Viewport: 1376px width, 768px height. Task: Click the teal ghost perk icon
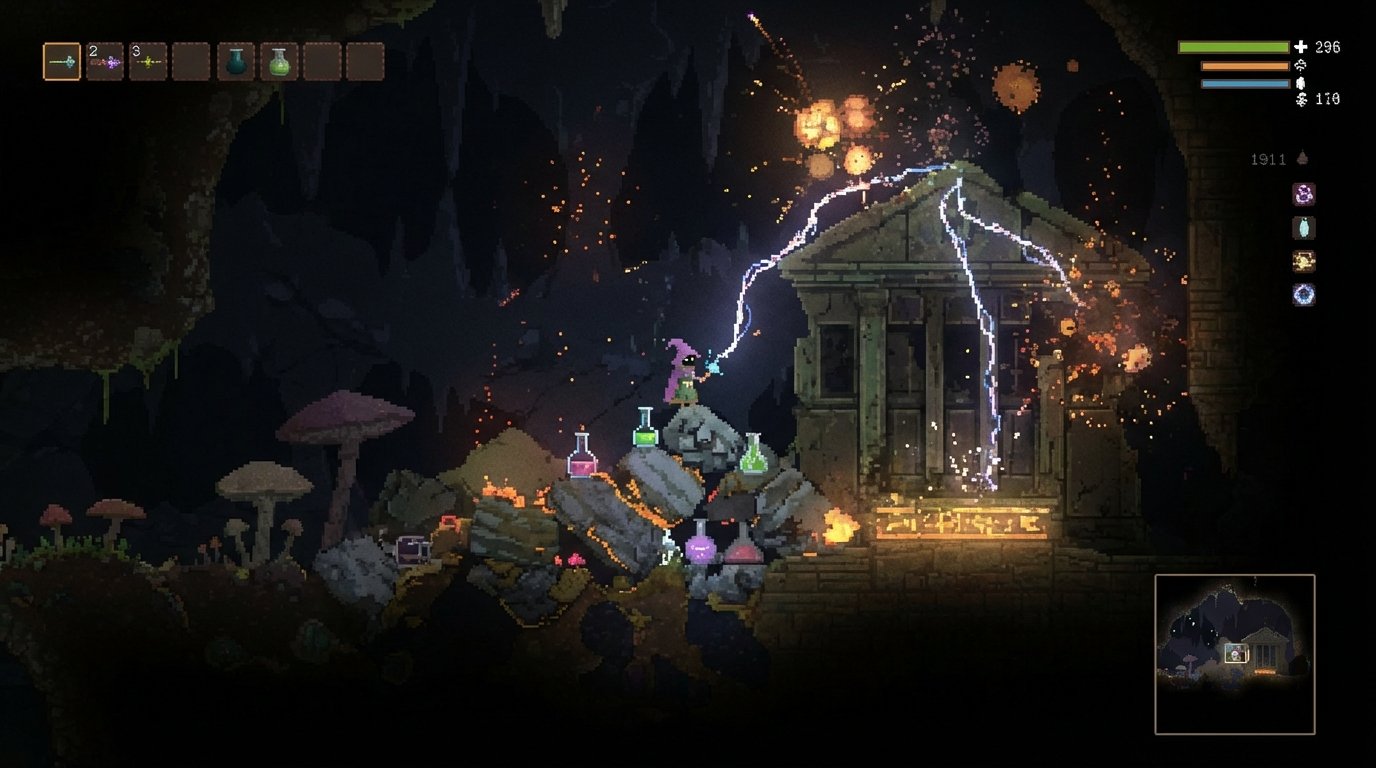1302,226
